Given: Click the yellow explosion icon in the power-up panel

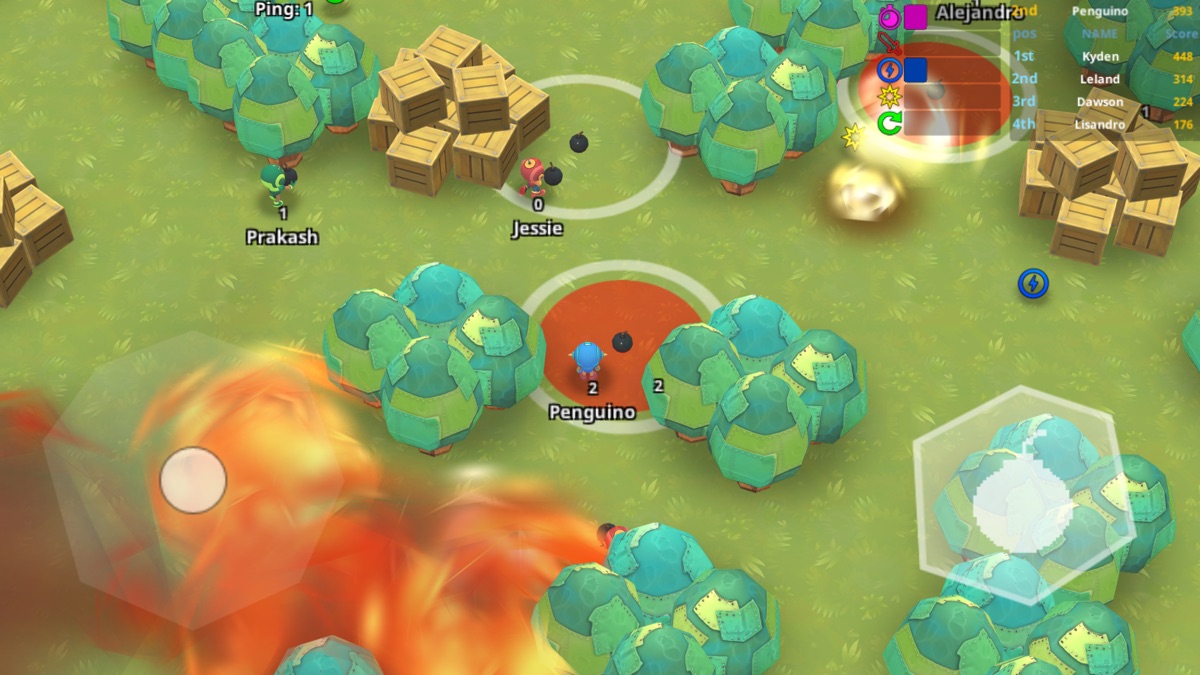Looking at the screenshot, I should [x=889, y=97].
